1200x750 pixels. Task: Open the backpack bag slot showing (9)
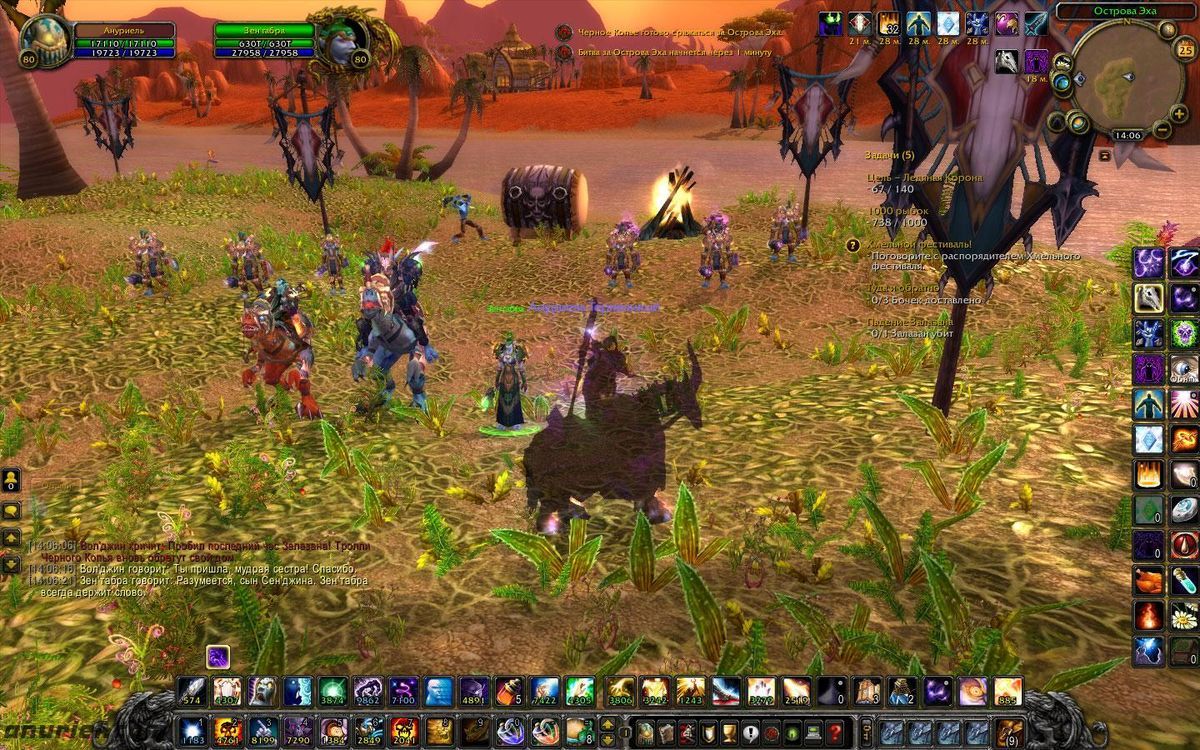(1010, 731)
